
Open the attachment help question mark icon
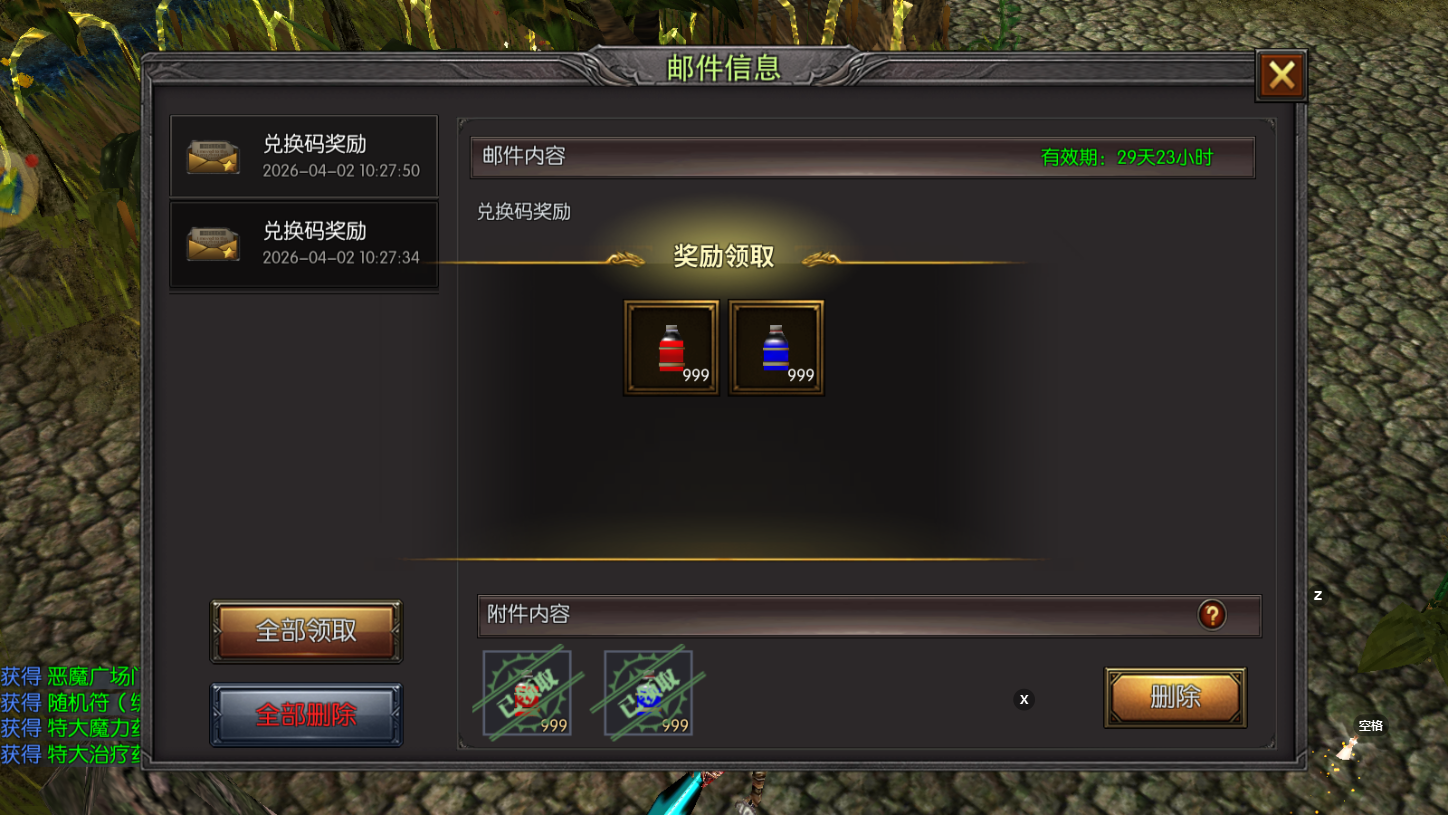pyautogui.click(x=1213, y=615)
